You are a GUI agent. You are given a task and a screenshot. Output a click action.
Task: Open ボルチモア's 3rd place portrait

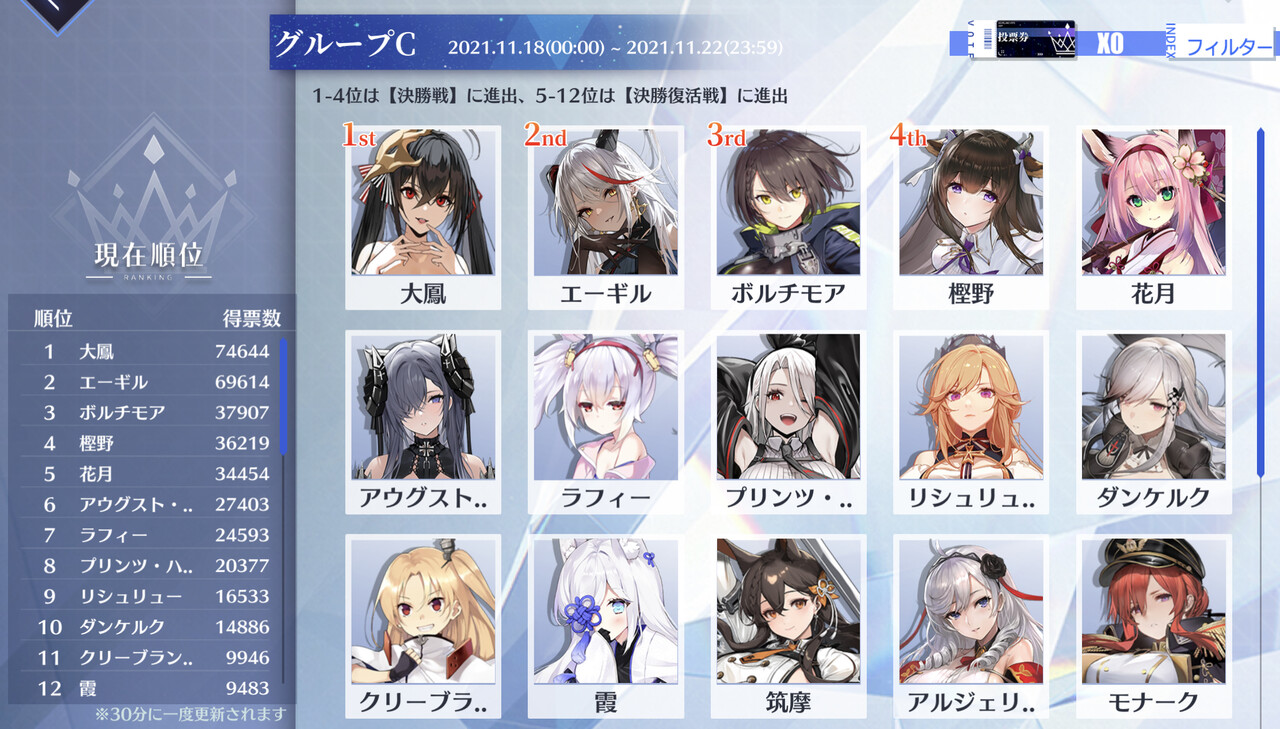(x=787, y=206)
